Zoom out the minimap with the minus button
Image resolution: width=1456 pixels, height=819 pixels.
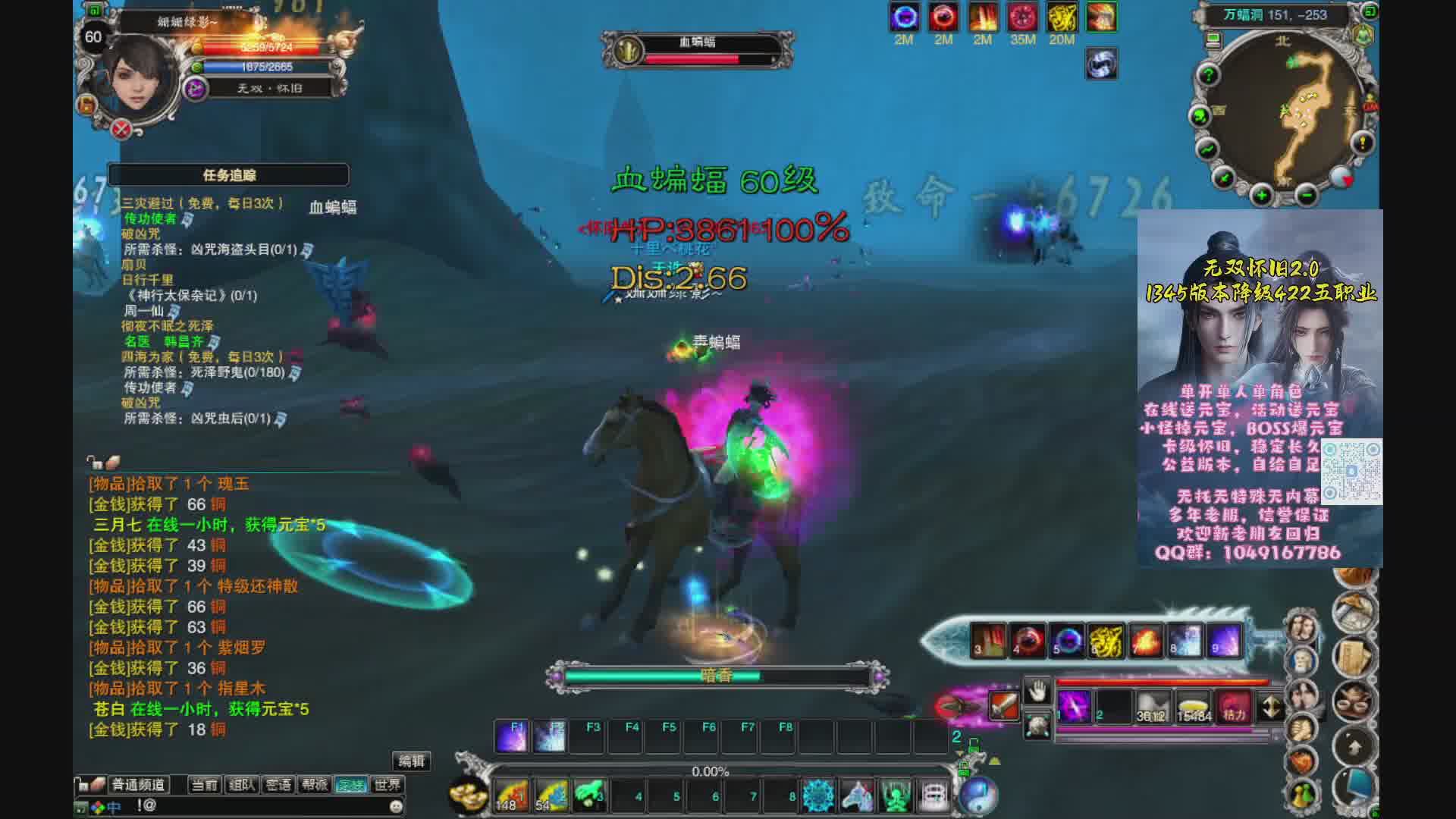tap(1306, 196)
